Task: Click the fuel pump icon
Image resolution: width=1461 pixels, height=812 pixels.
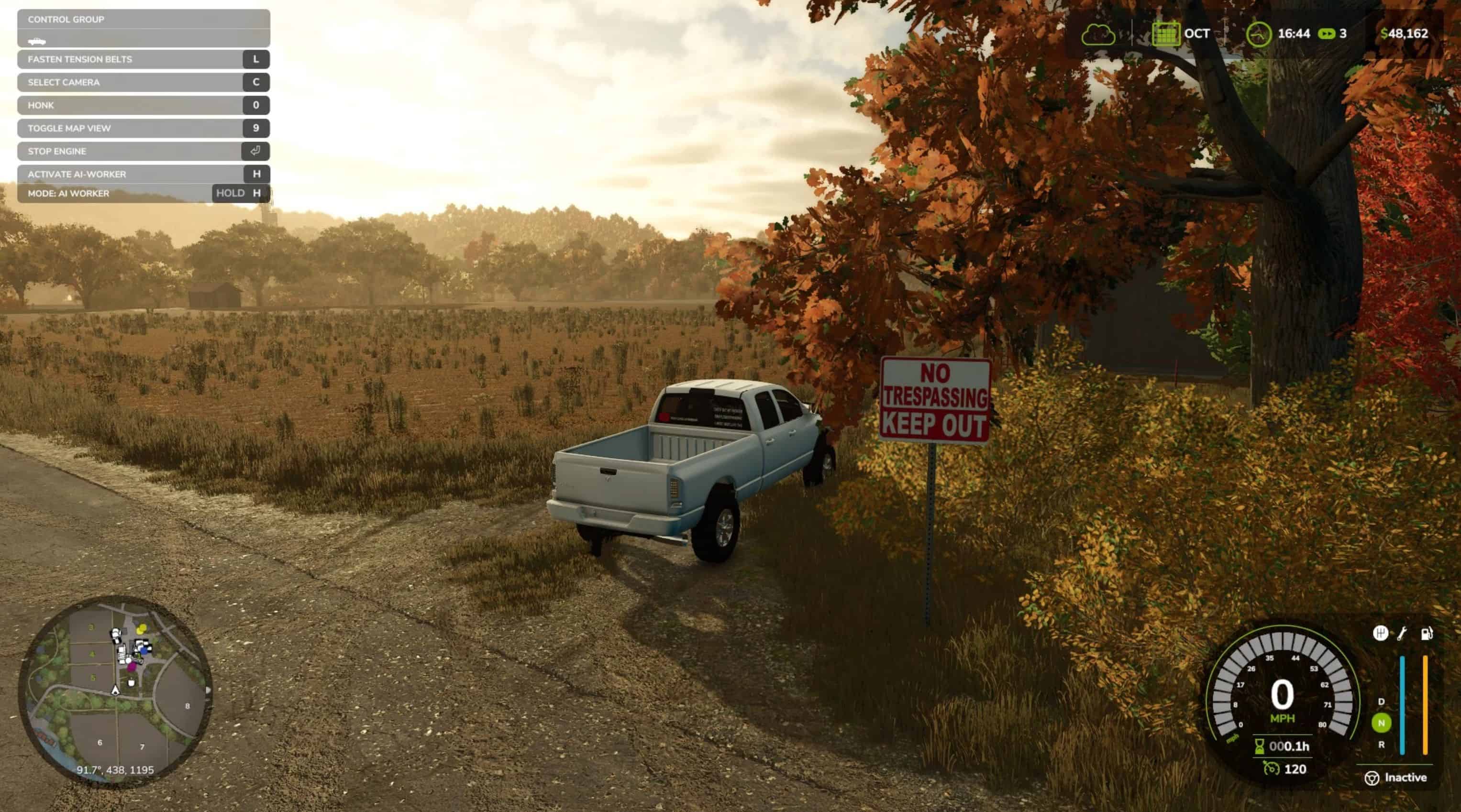Action: [x=1427, y=633]
